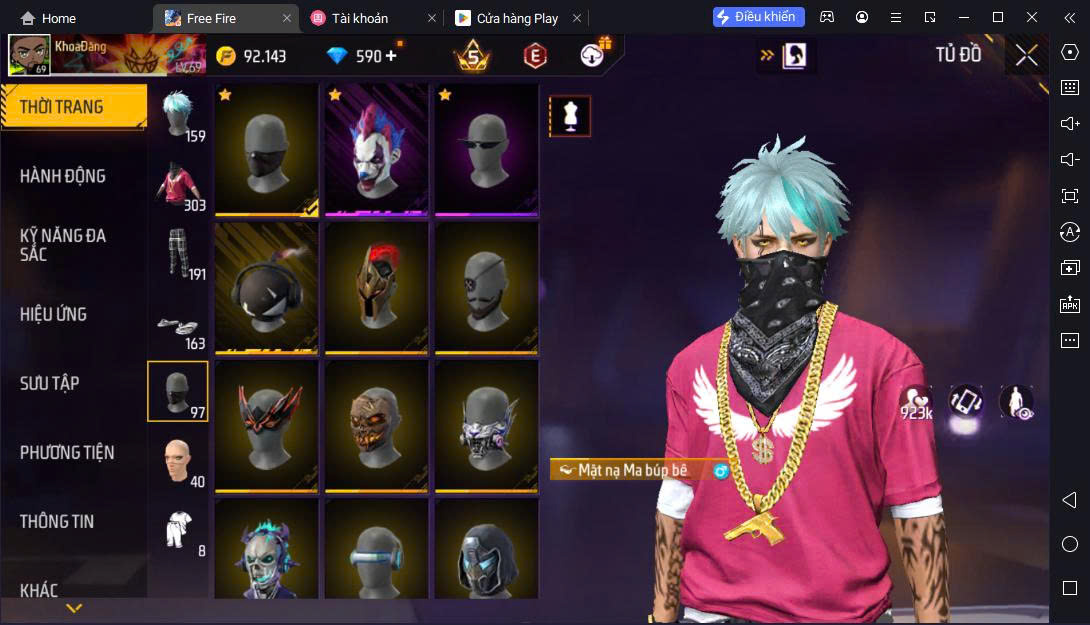The width and height of the screenshot is (1090, 625).
Task: Open the HIỆU ỨNG section
Action: pos(54,314)
